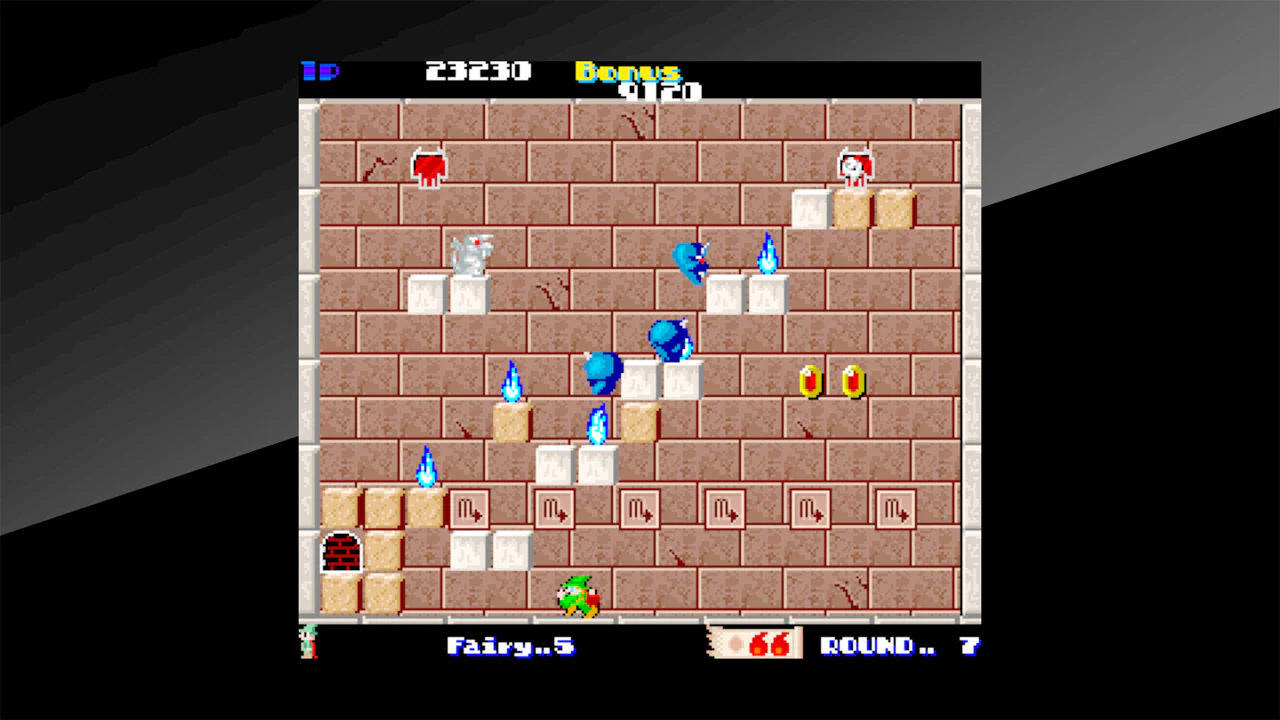This screenshot has height=720, width=1280.
Task: Click the 1P score indicator
Action: 322,71
